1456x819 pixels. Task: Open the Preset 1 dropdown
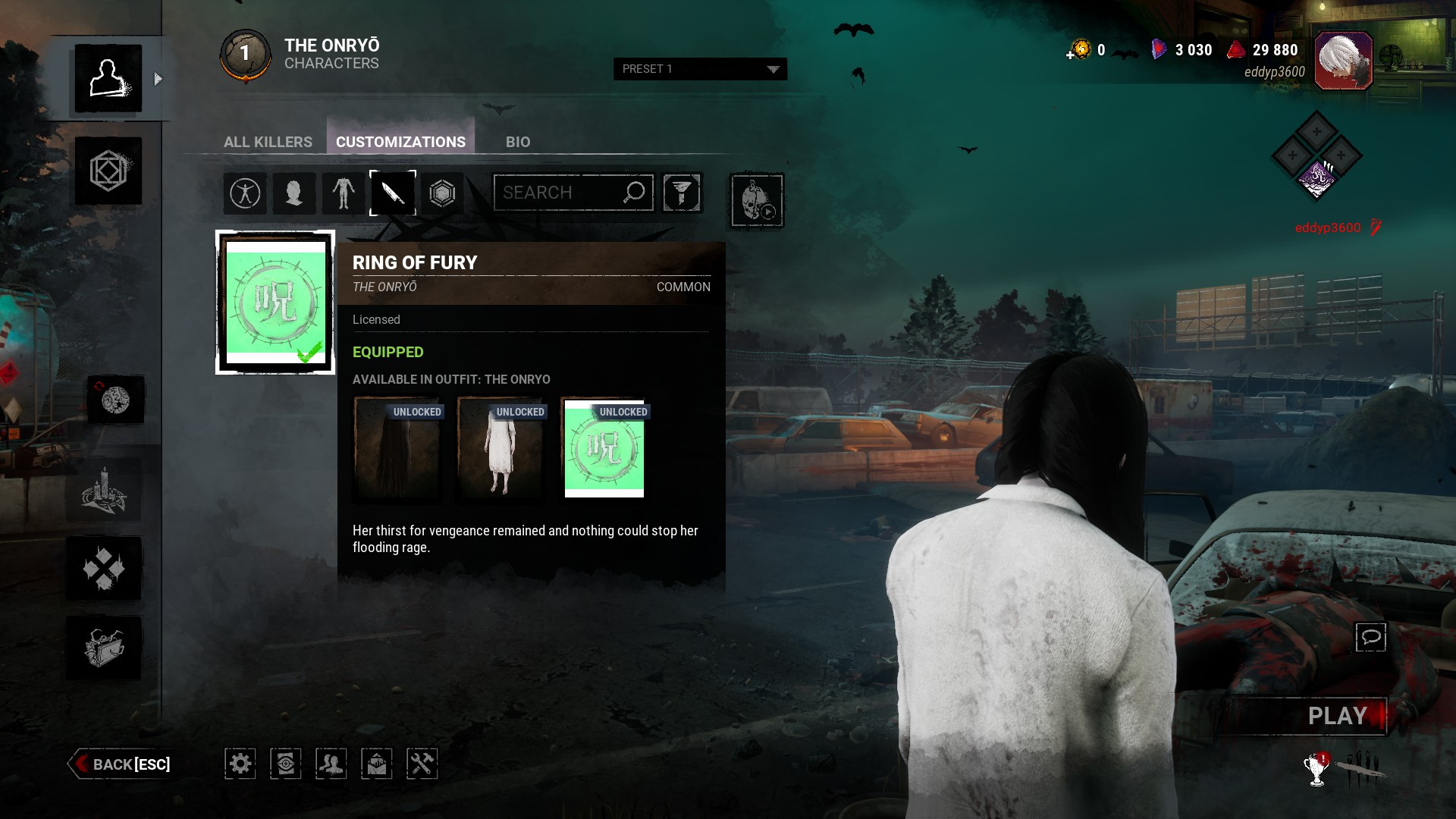700,69
